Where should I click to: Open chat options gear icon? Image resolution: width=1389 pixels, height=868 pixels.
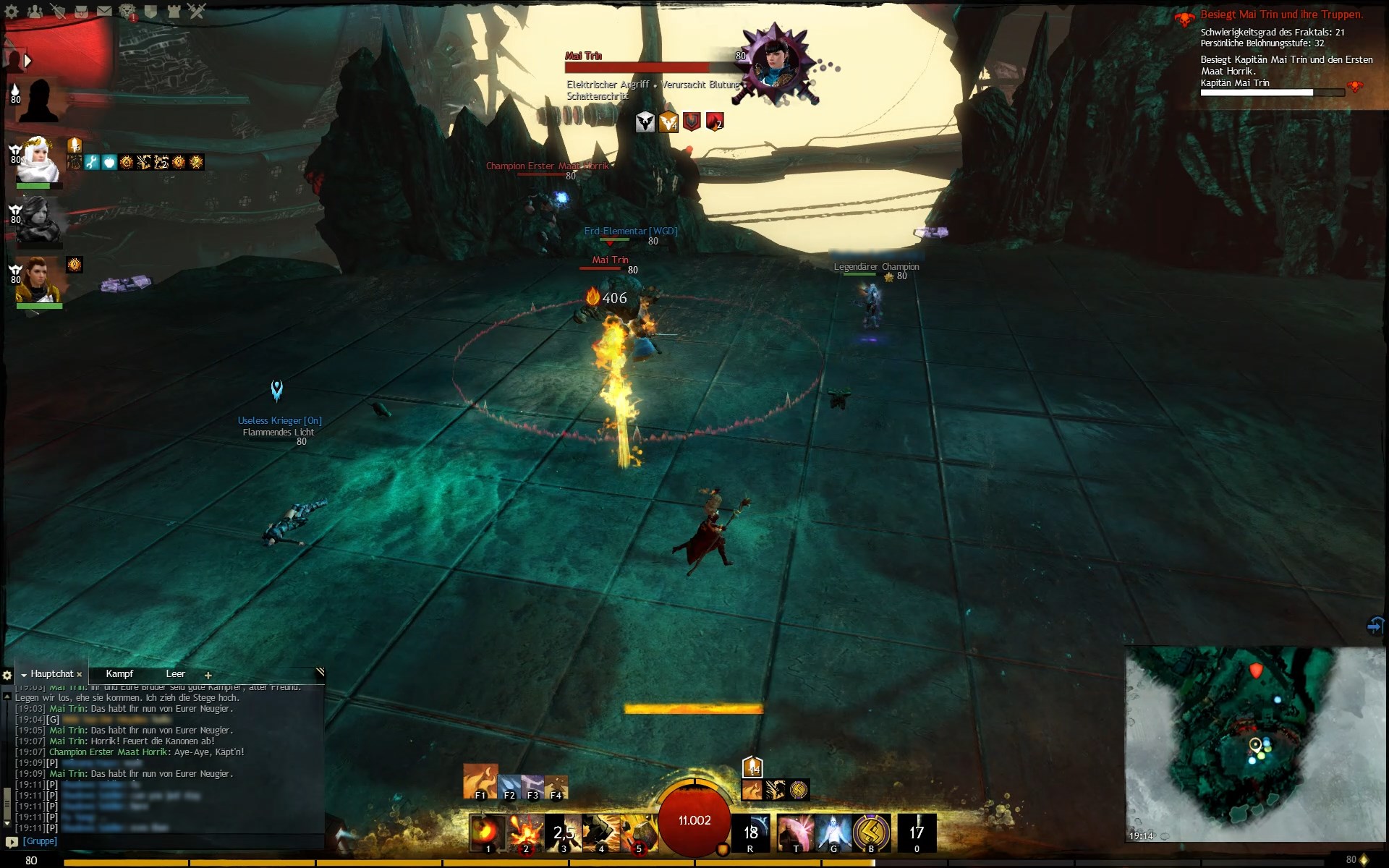pyautogui.click(x=7, y=675)
